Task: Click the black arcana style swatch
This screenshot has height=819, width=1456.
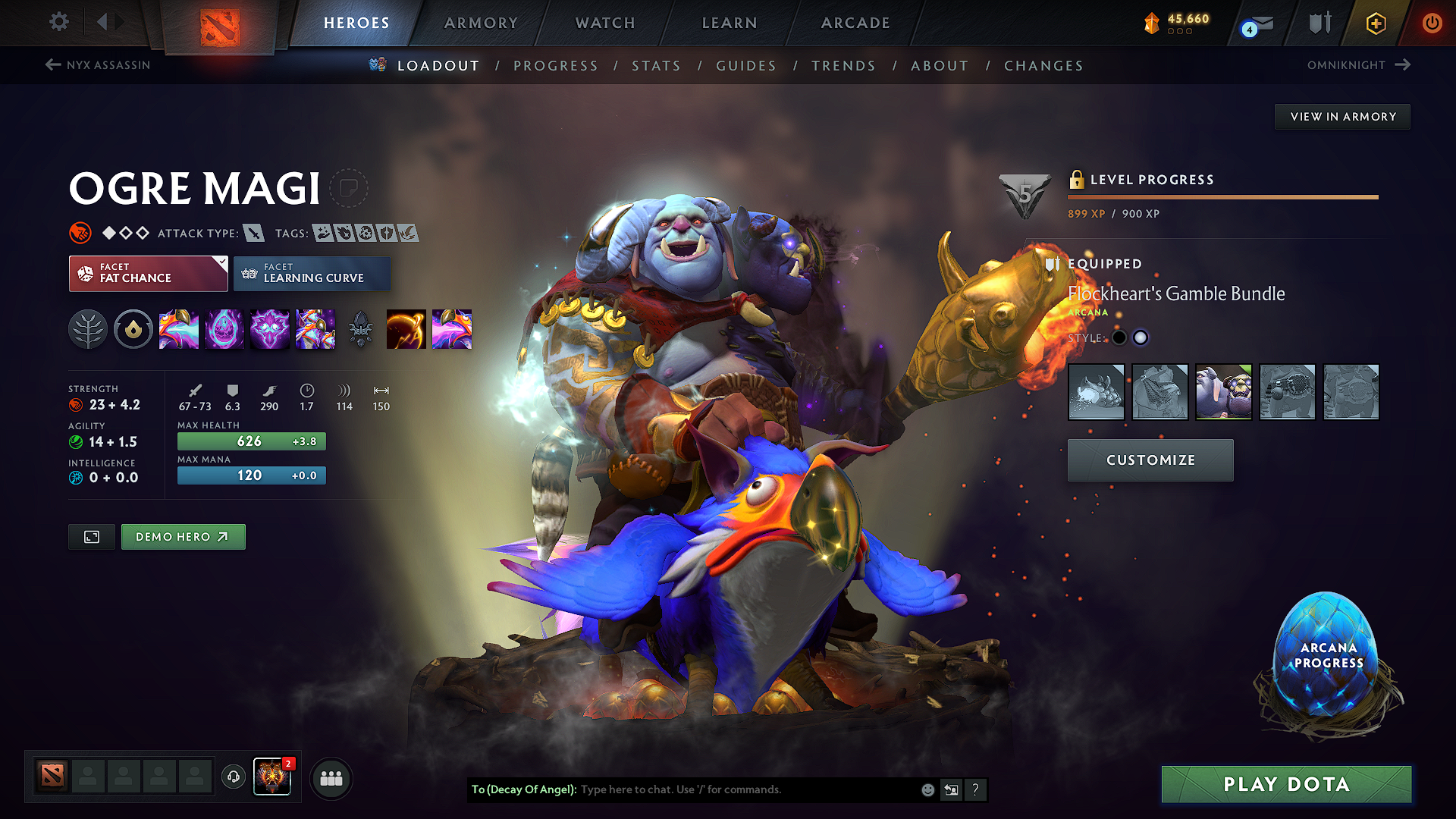Action: (1120, 337)
